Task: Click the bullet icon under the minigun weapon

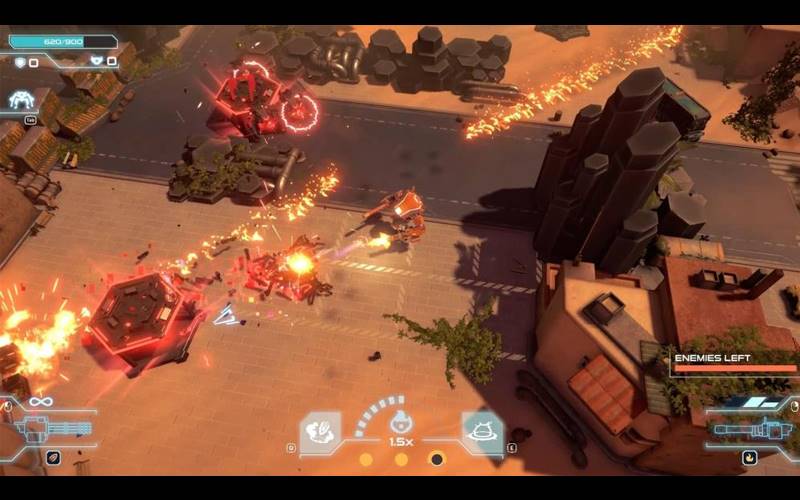Action: coord(52,458)
